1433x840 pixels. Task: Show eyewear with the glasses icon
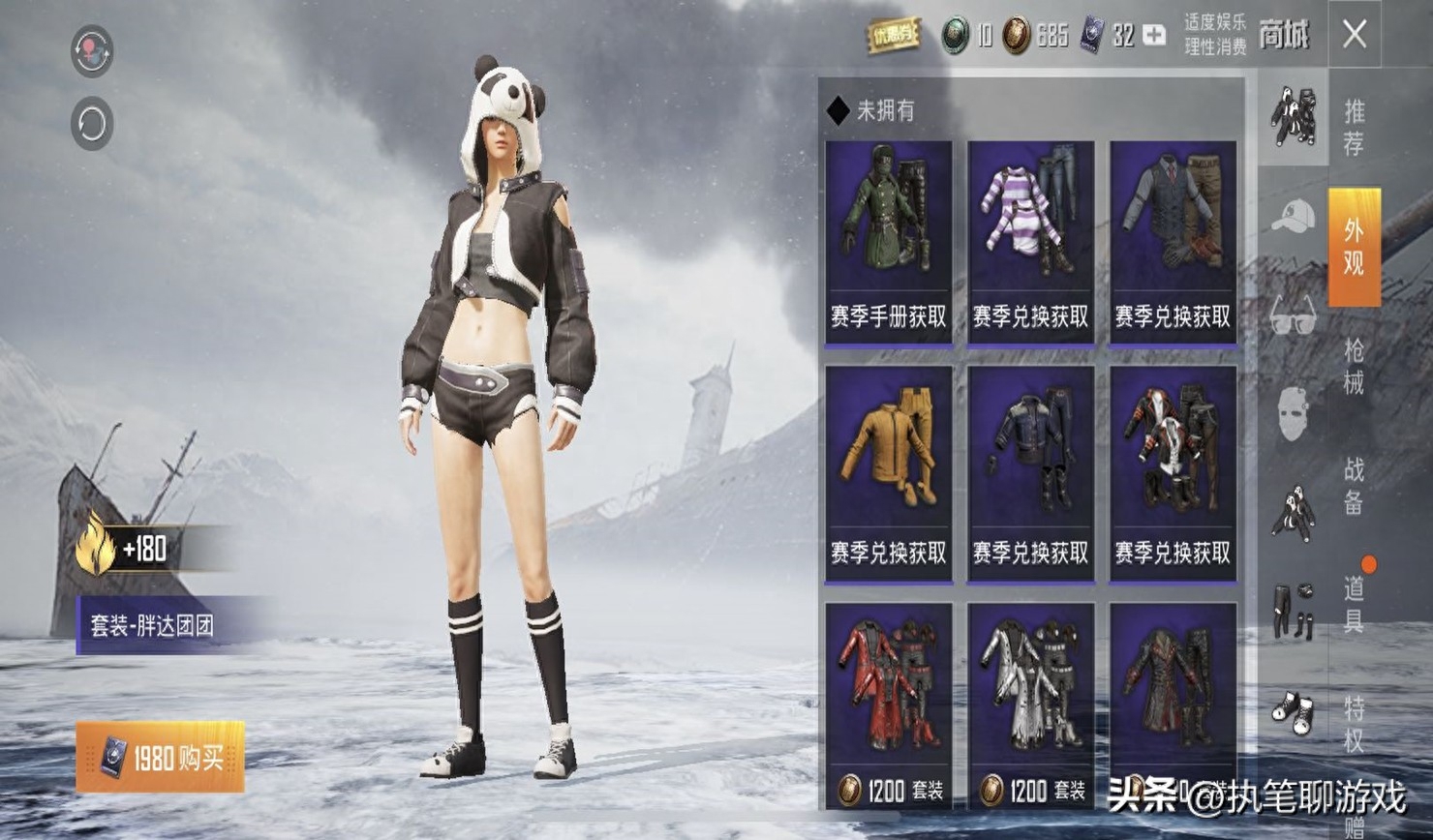coord(1293,315)
